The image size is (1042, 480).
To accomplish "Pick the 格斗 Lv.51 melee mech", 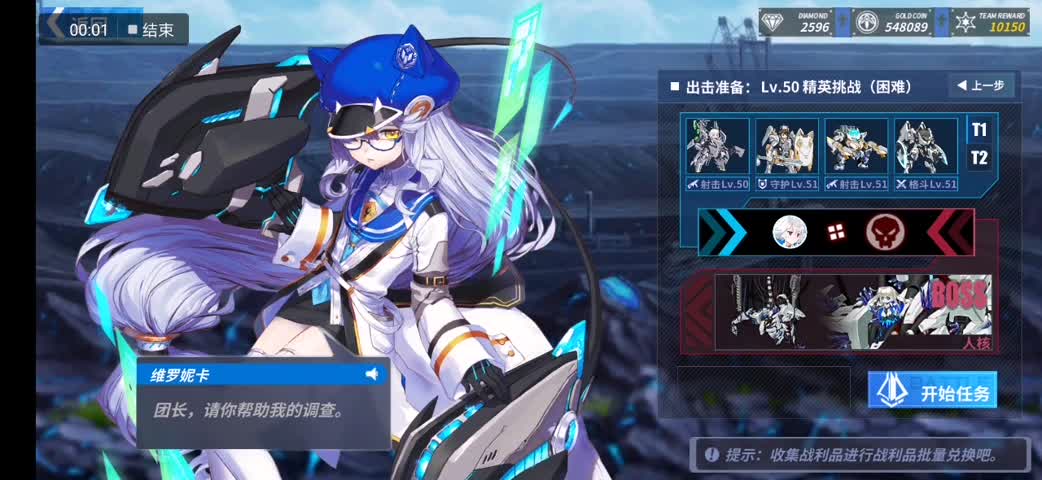I will tap(926, 154).
